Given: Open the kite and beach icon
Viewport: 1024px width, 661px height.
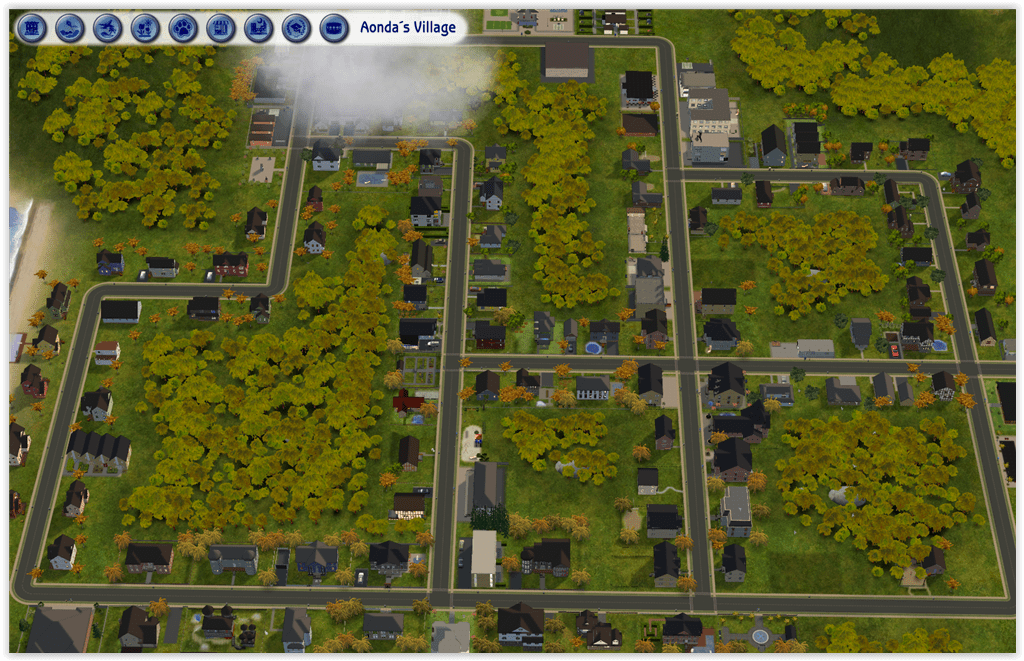Looking at the screenshot, I should pos(69,28).
